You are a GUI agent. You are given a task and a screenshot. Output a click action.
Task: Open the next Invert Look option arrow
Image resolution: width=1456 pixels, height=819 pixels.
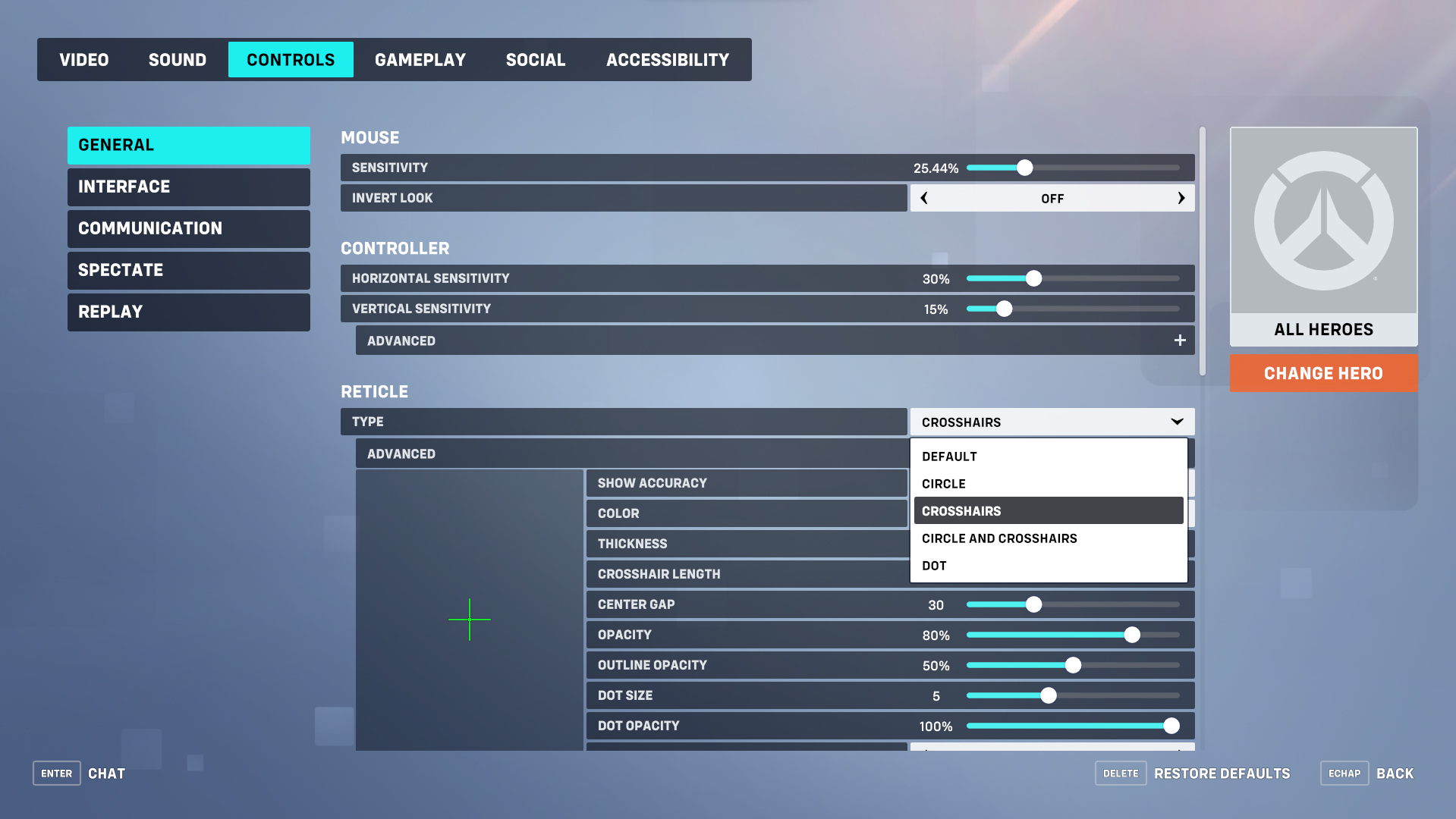1181,198
